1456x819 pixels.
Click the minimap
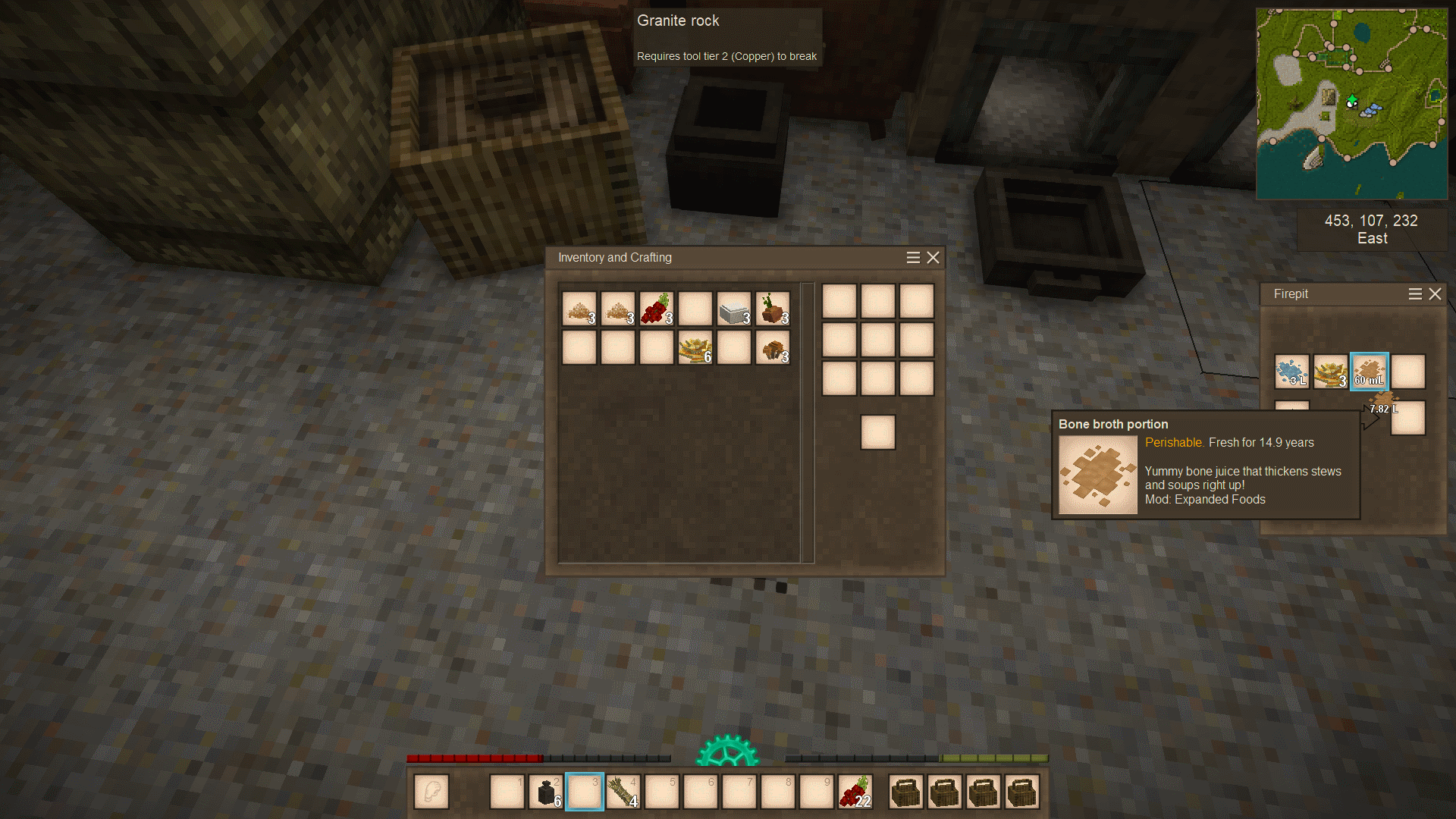click(1351, 104)
